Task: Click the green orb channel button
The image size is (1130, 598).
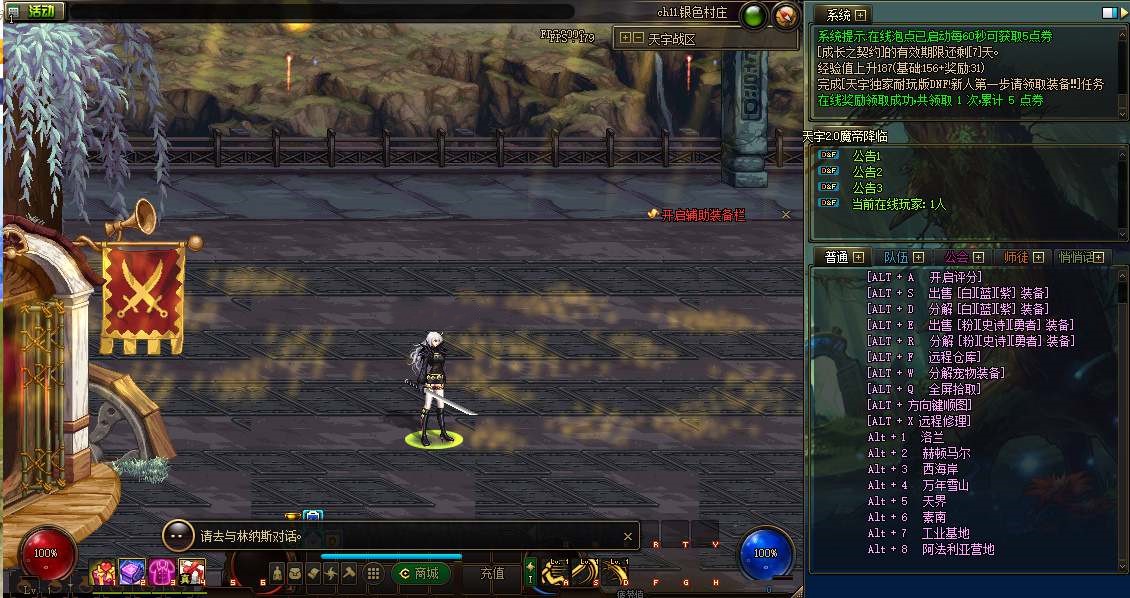Action: click(754, 15)
